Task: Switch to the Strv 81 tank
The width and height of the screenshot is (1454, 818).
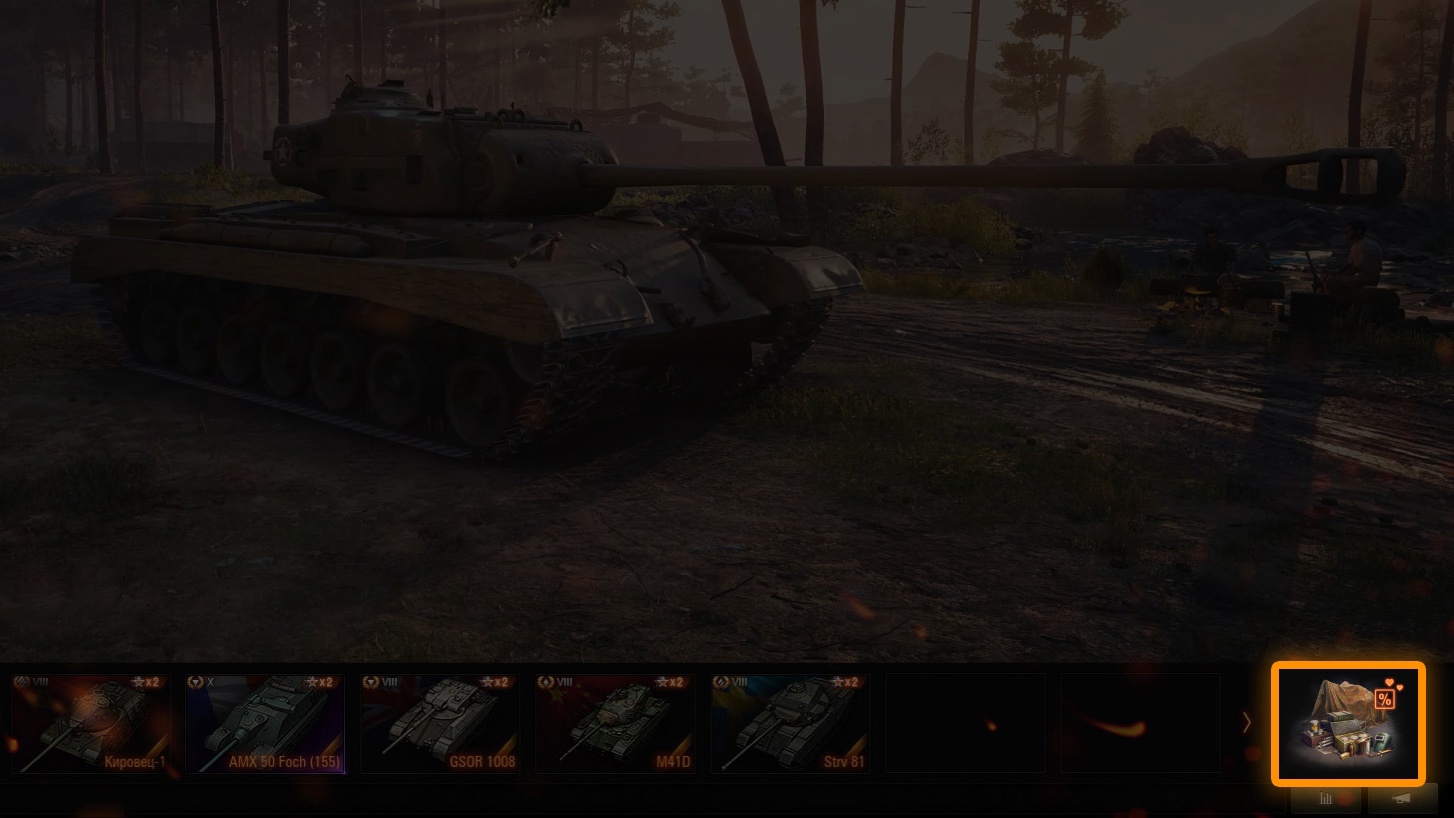Action: tap(790, 723)
